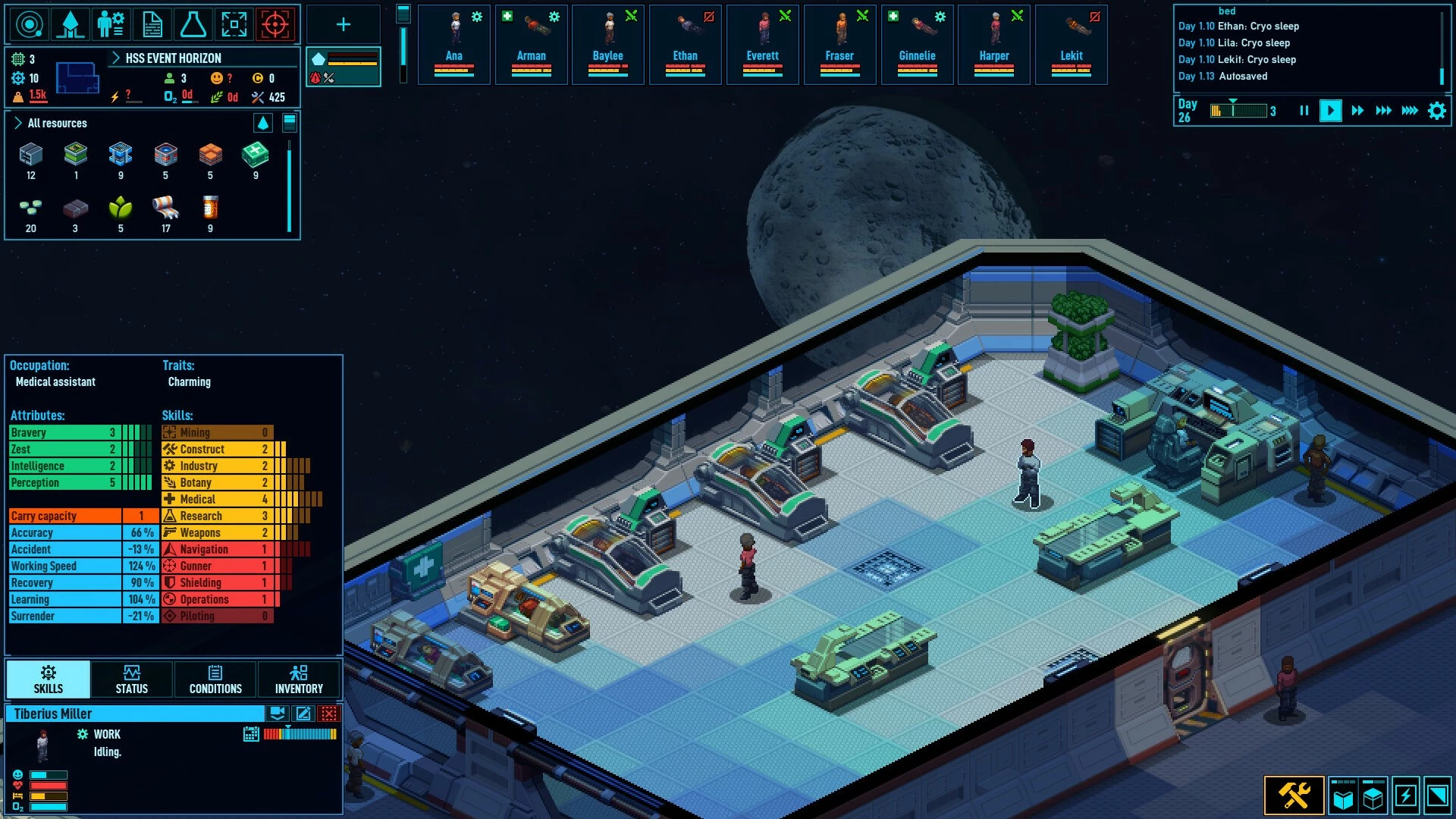1456x819 pixels.
Task: Show the Inventory tab
Action: click(x=299, y=679)
